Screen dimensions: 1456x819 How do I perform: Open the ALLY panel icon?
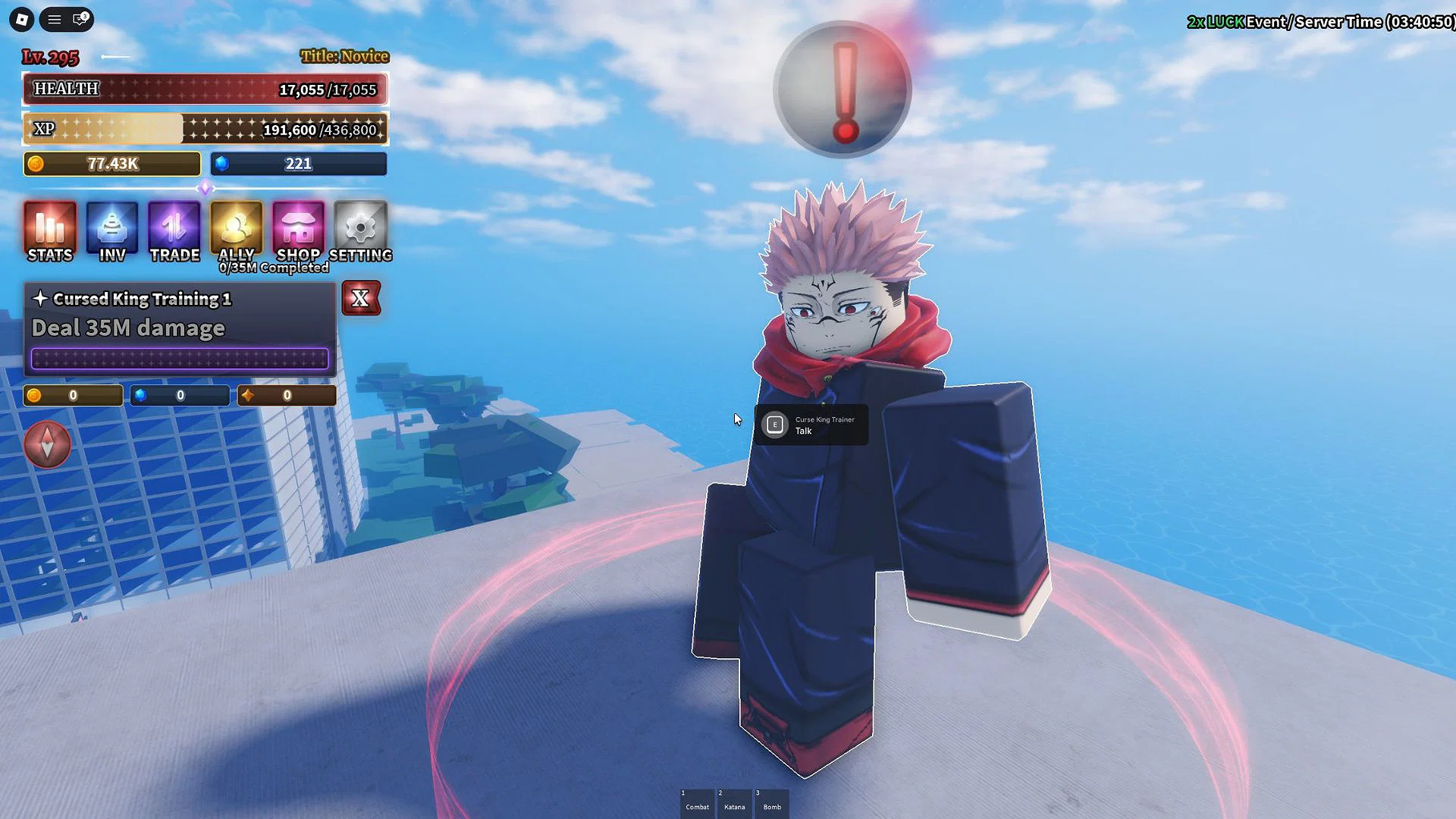click(x=235, y=227)
